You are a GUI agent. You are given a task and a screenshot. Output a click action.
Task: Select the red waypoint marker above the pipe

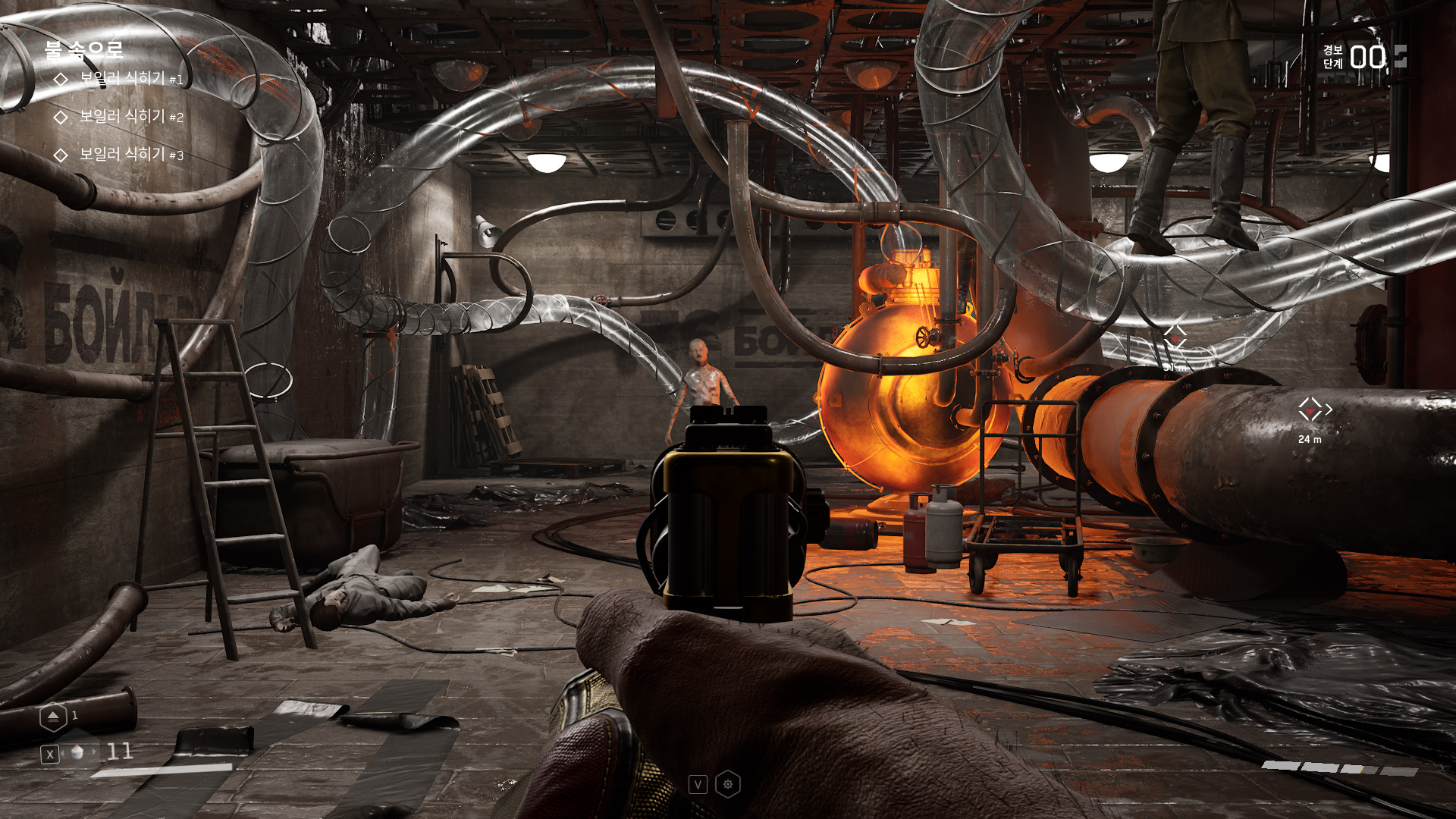click(1175, 337)
